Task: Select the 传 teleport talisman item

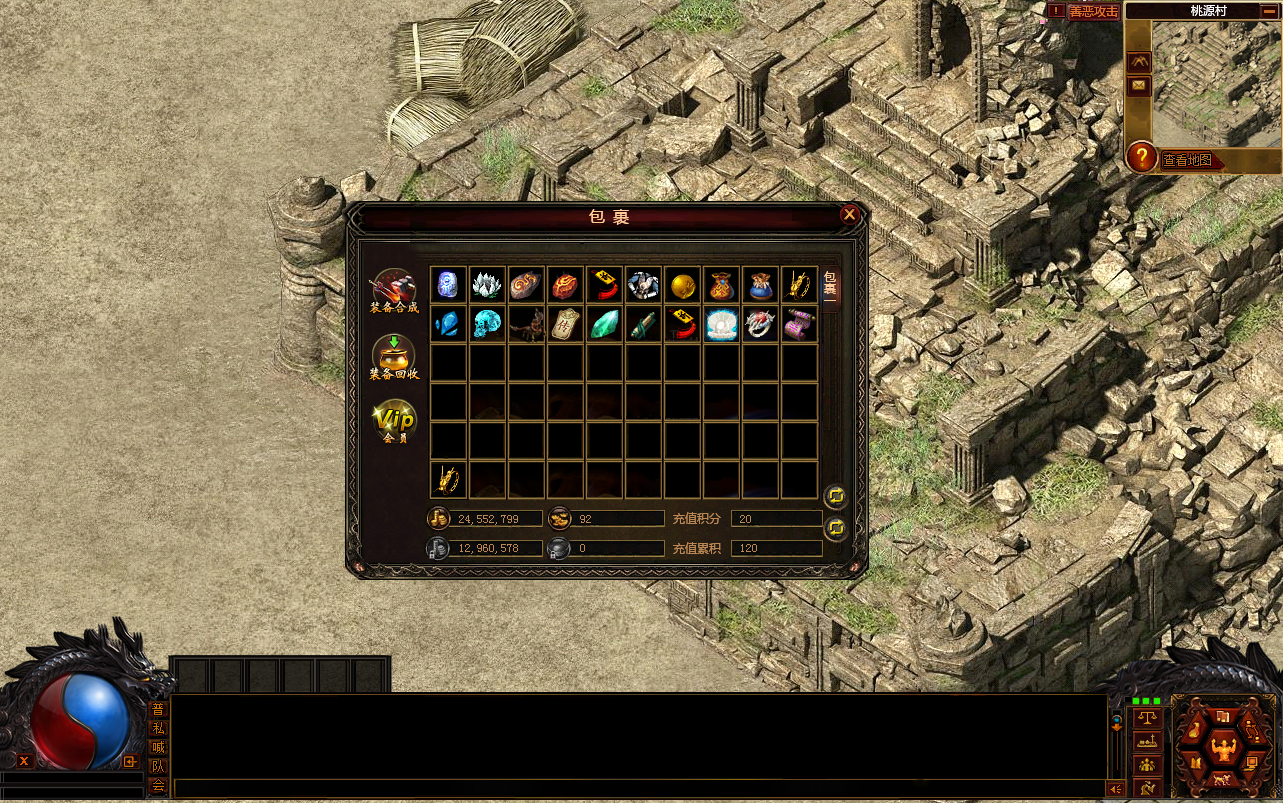Action: (565, 324)
